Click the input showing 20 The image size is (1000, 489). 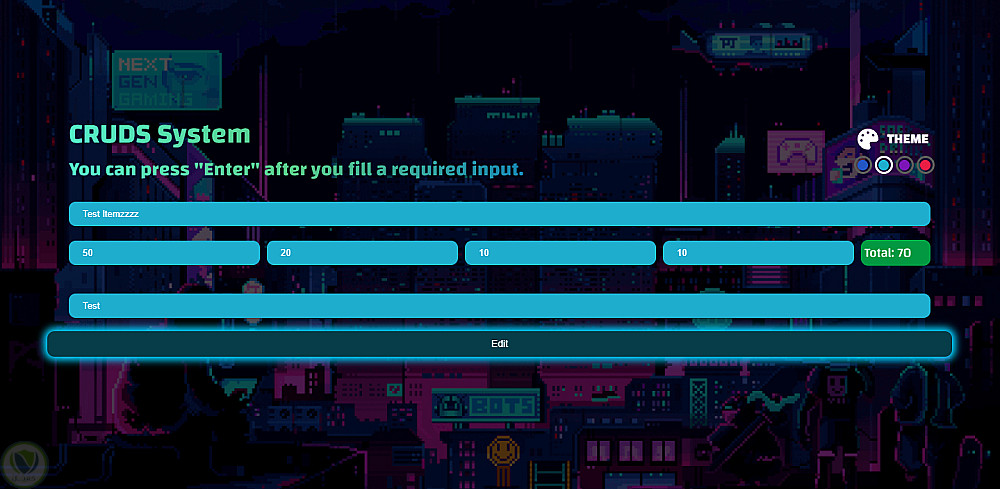[x=362, y=253]
